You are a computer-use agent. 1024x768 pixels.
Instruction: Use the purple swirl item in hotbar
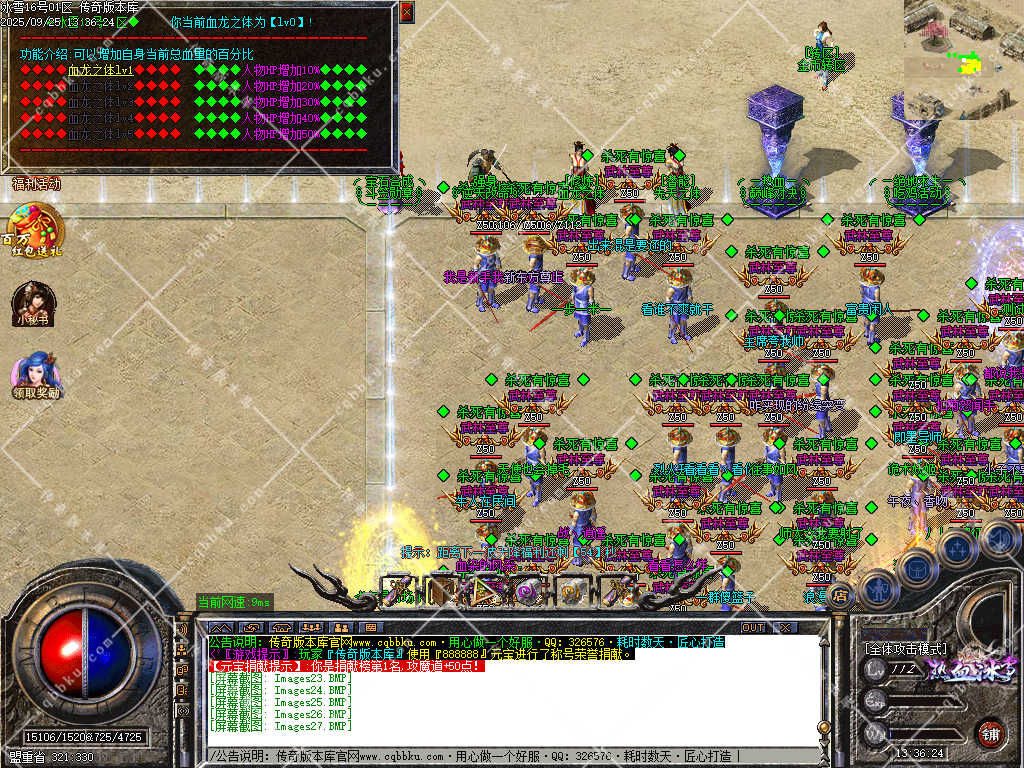point(528,590)
